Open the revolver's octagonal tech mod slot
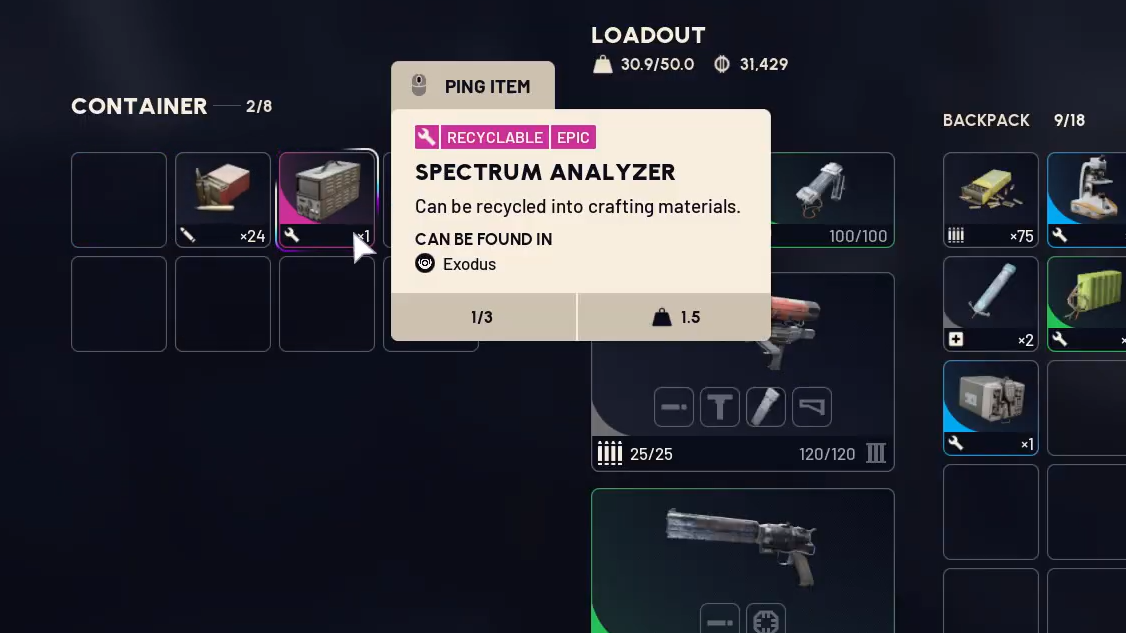1126x633 pixels. pos(766,620)
